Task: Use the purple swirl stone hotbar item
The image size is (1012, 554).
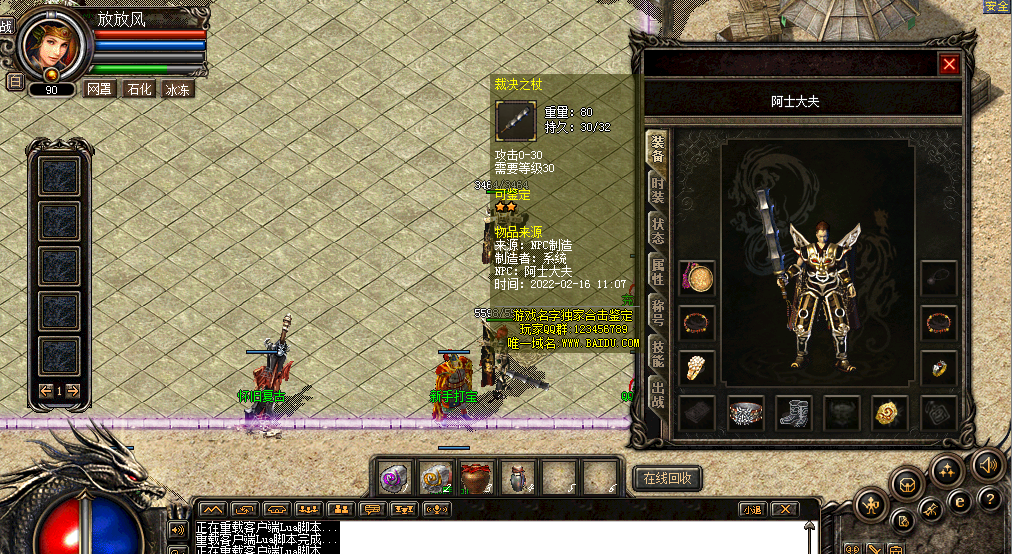Action: (395, 478)
